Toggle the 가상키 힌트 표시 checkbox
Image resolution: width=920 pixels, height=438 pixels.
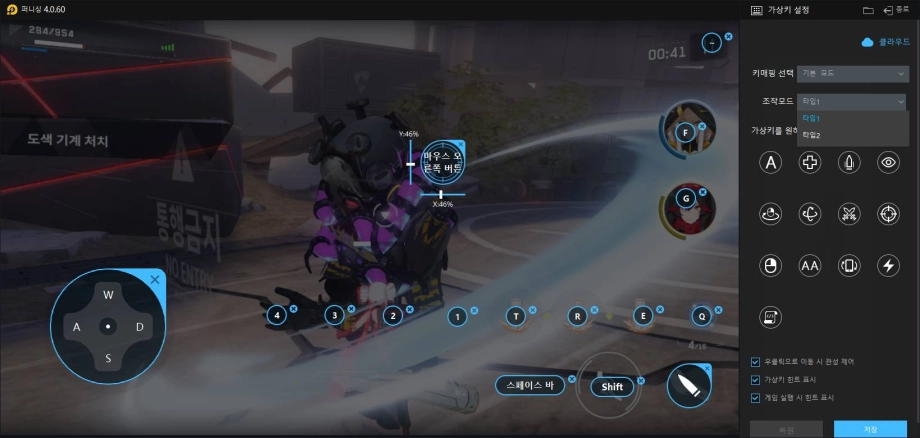[x=755, y=379]
